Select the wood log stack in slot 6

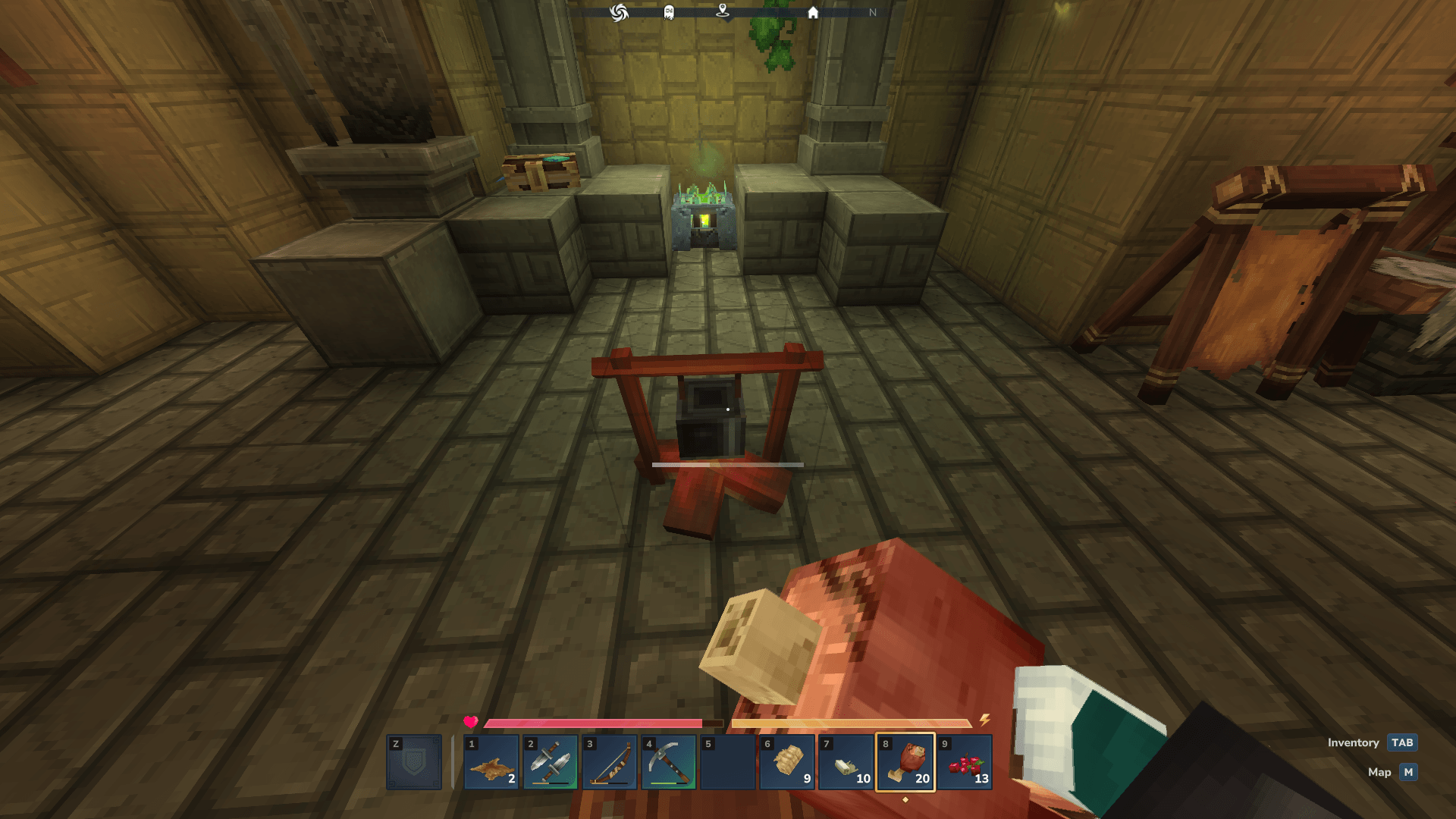click(789, 762)
